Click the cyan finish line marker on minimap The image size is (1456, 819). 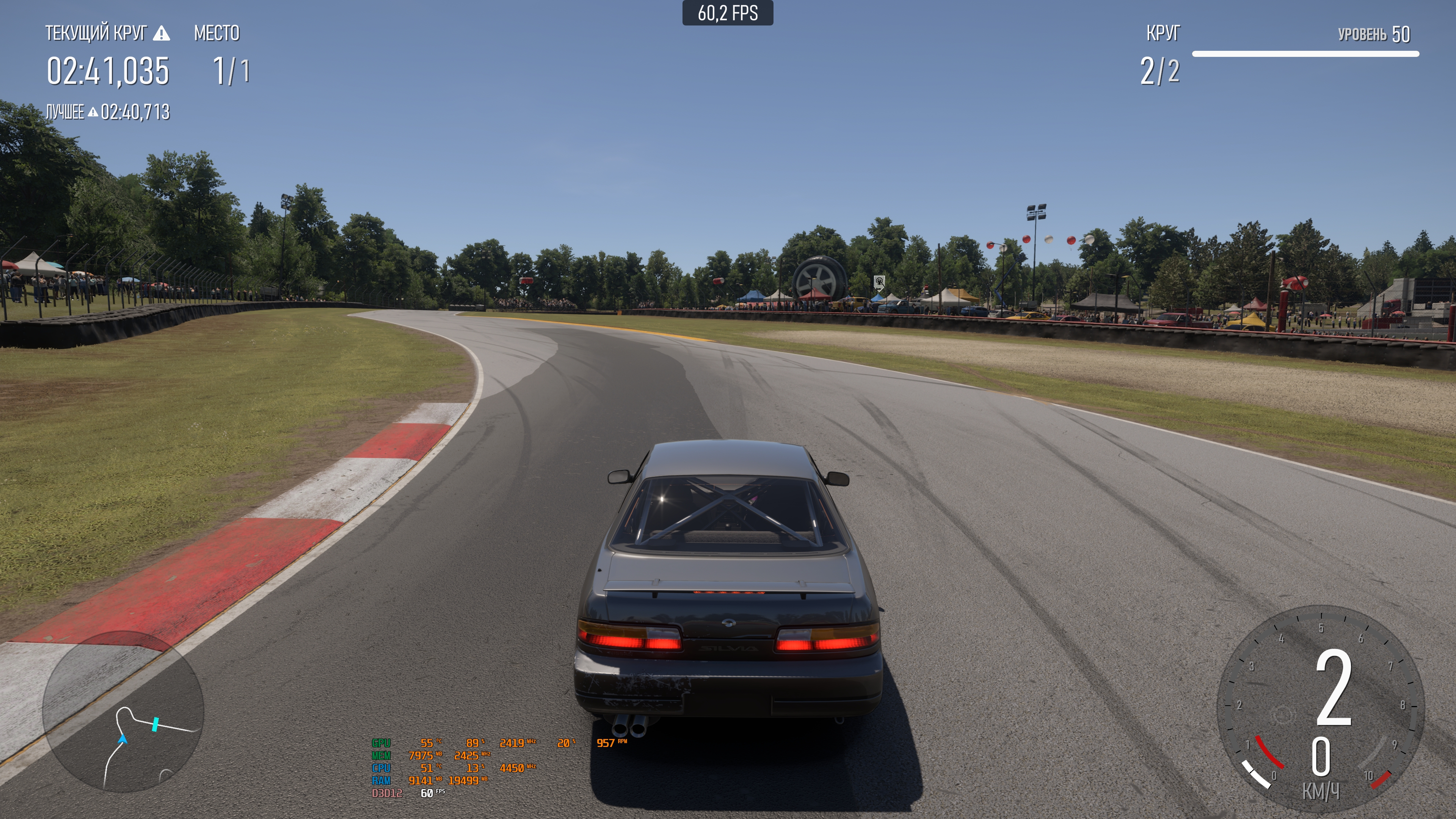(x=155, y=724)
